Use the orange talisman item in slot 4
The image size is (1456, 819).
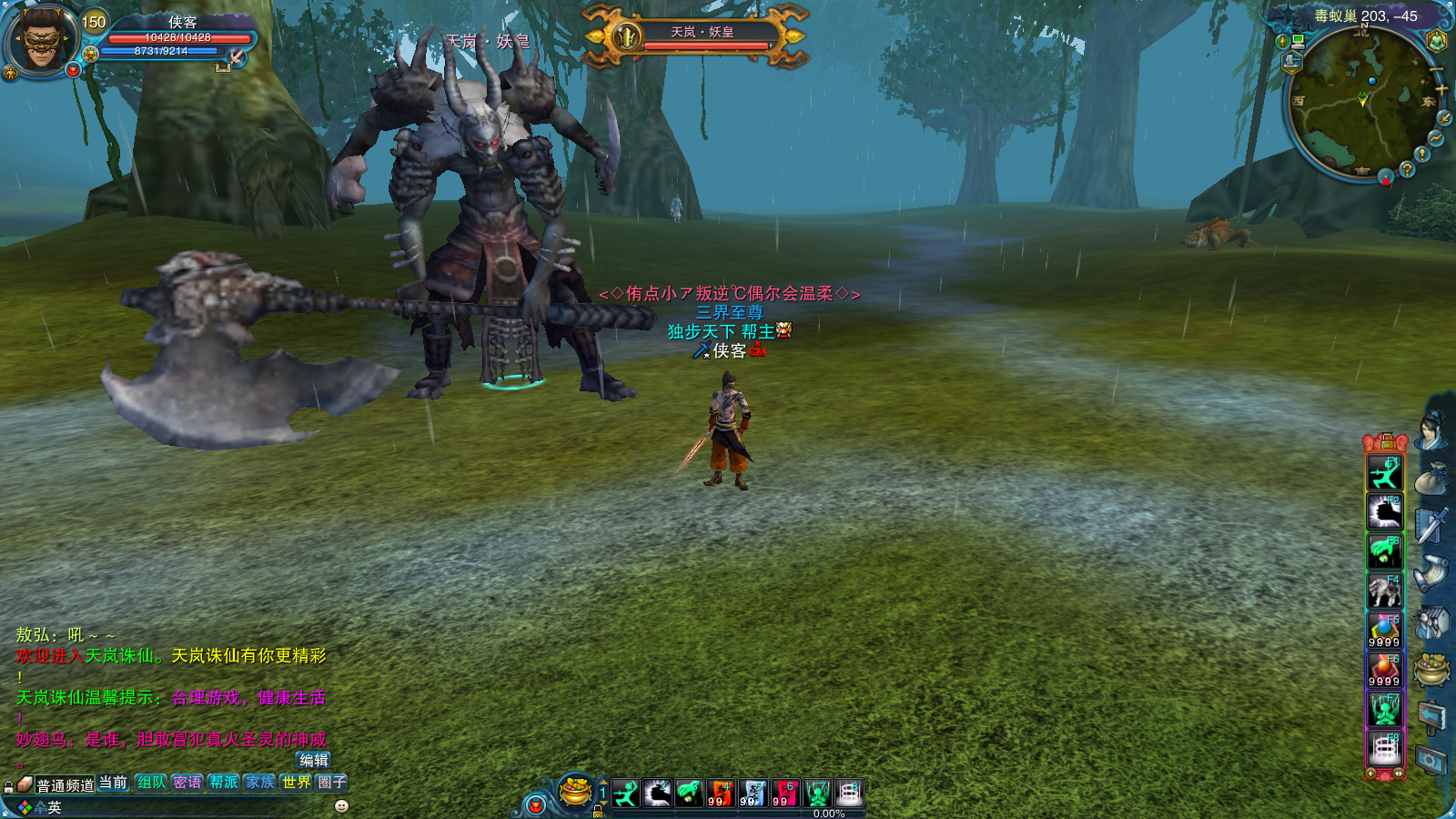721,794
